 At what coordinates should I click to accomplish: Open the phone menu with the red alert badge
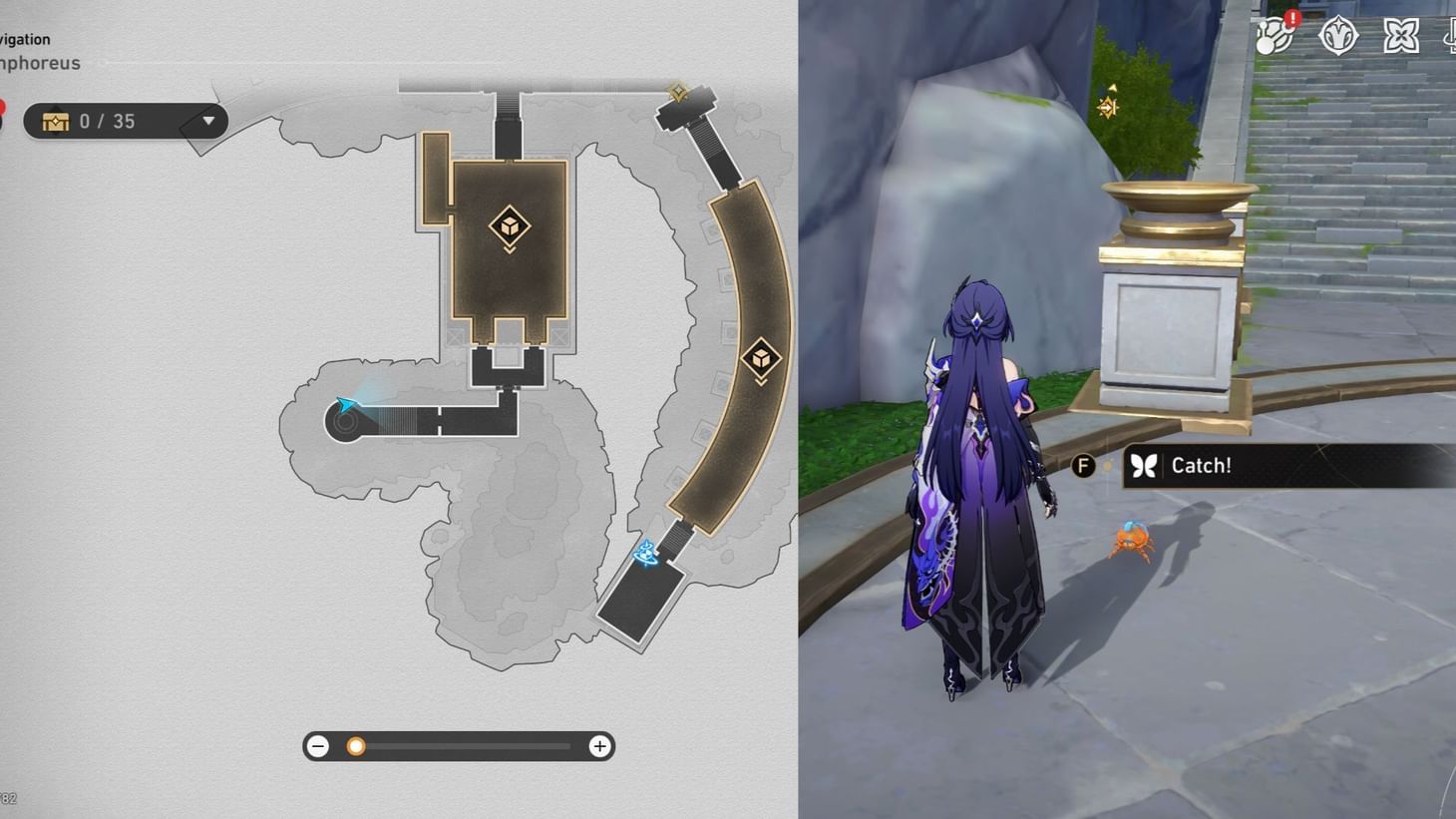click(x=1274, y=36)
